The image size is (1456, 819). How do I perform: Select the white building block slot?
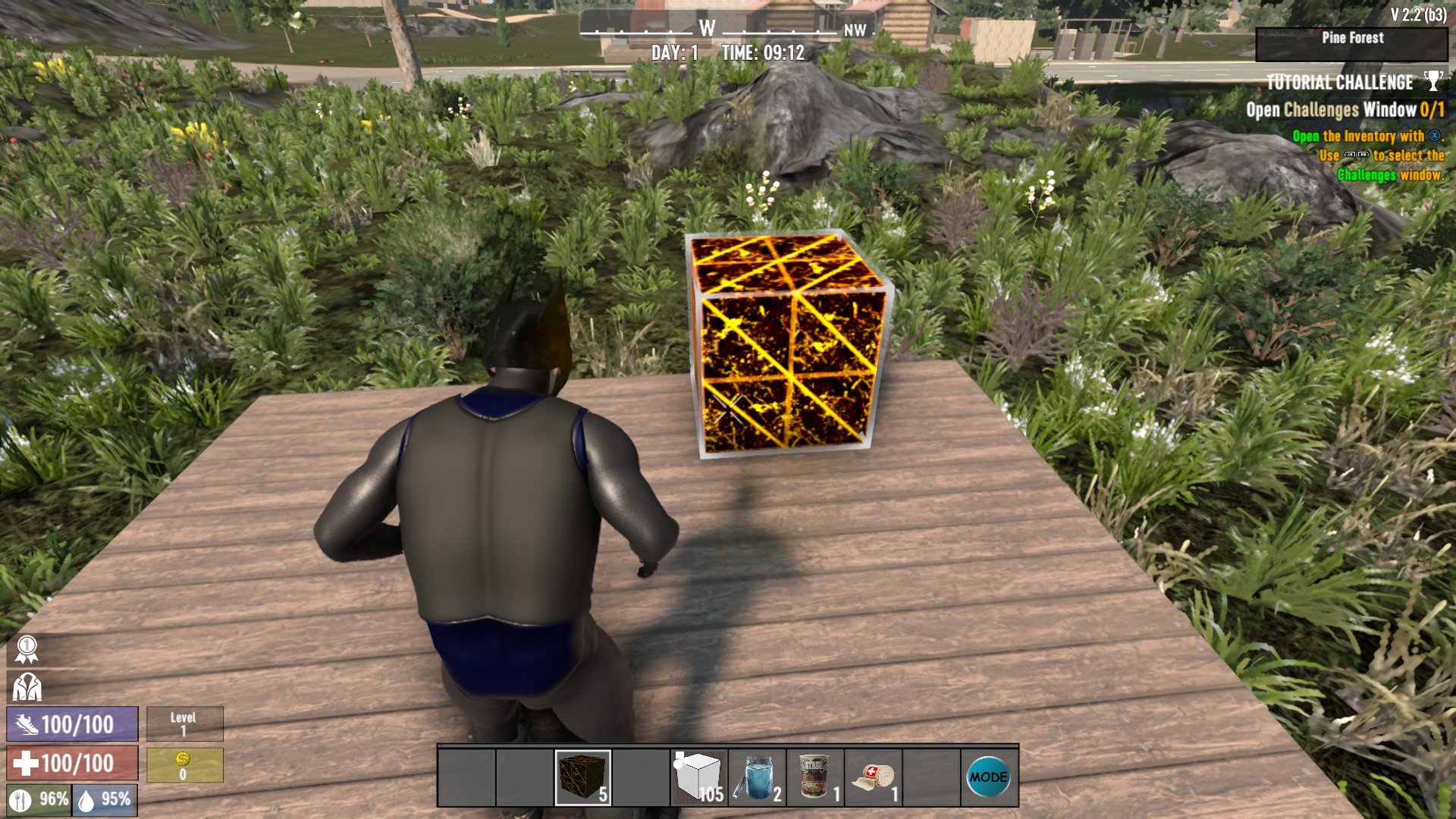pyautogui.click(x=698, y=777)
